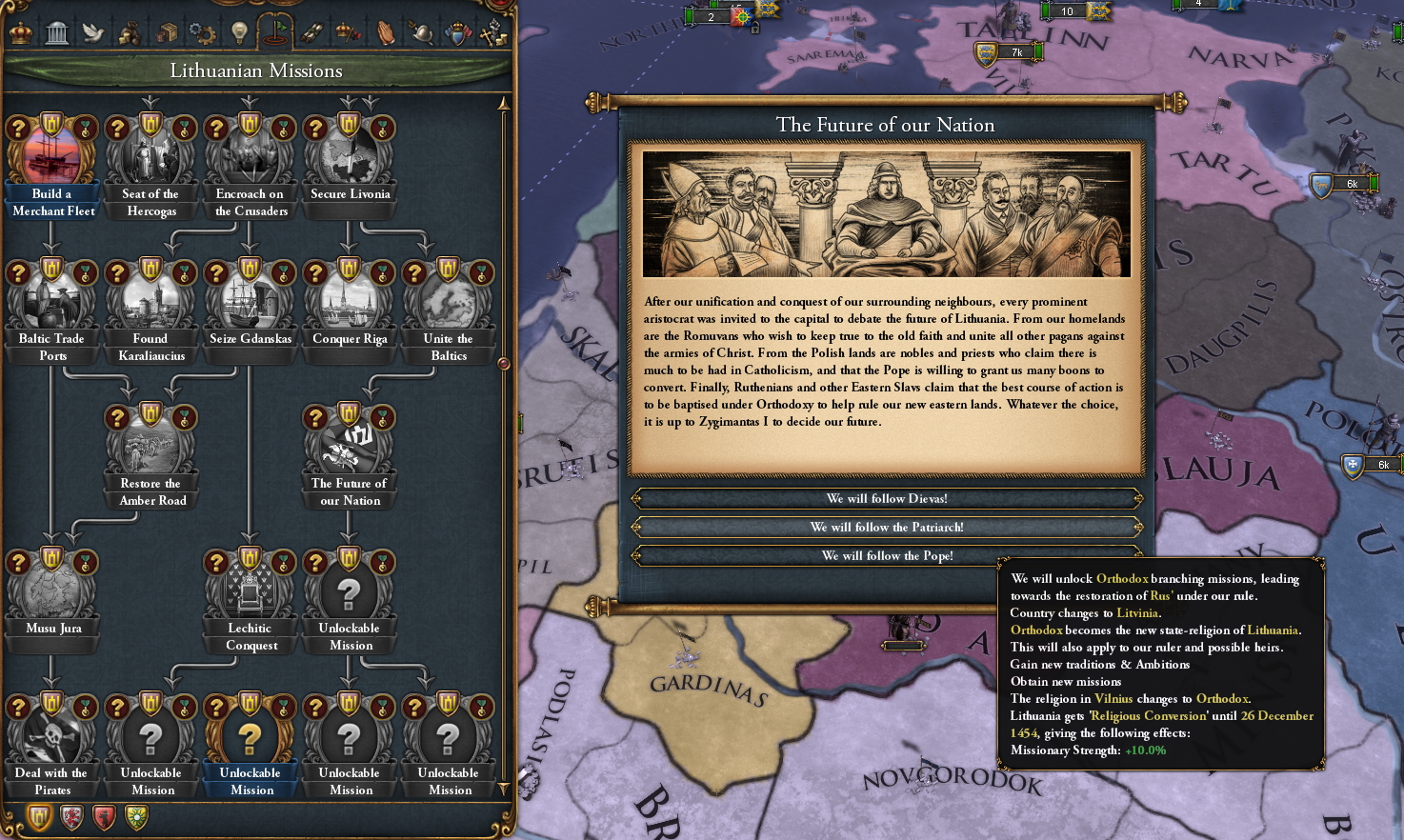This screenshot has height=840, width=1404.
Task: Choose 'We will follow the Pope!' event option
Action: tap(887, 555)
